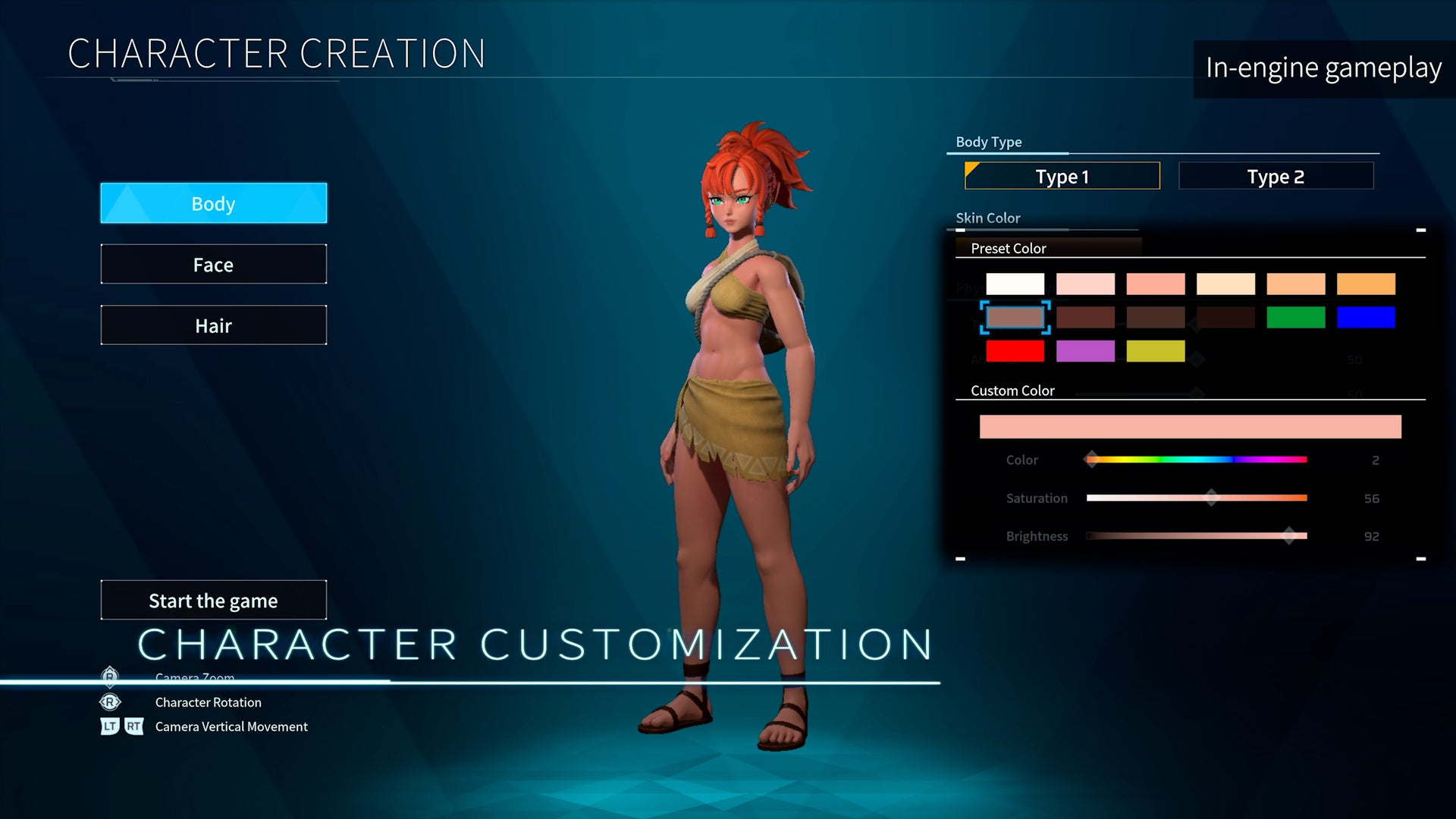
Task: Pick the darkest brown skin swatch
Action: [1225, 318]
